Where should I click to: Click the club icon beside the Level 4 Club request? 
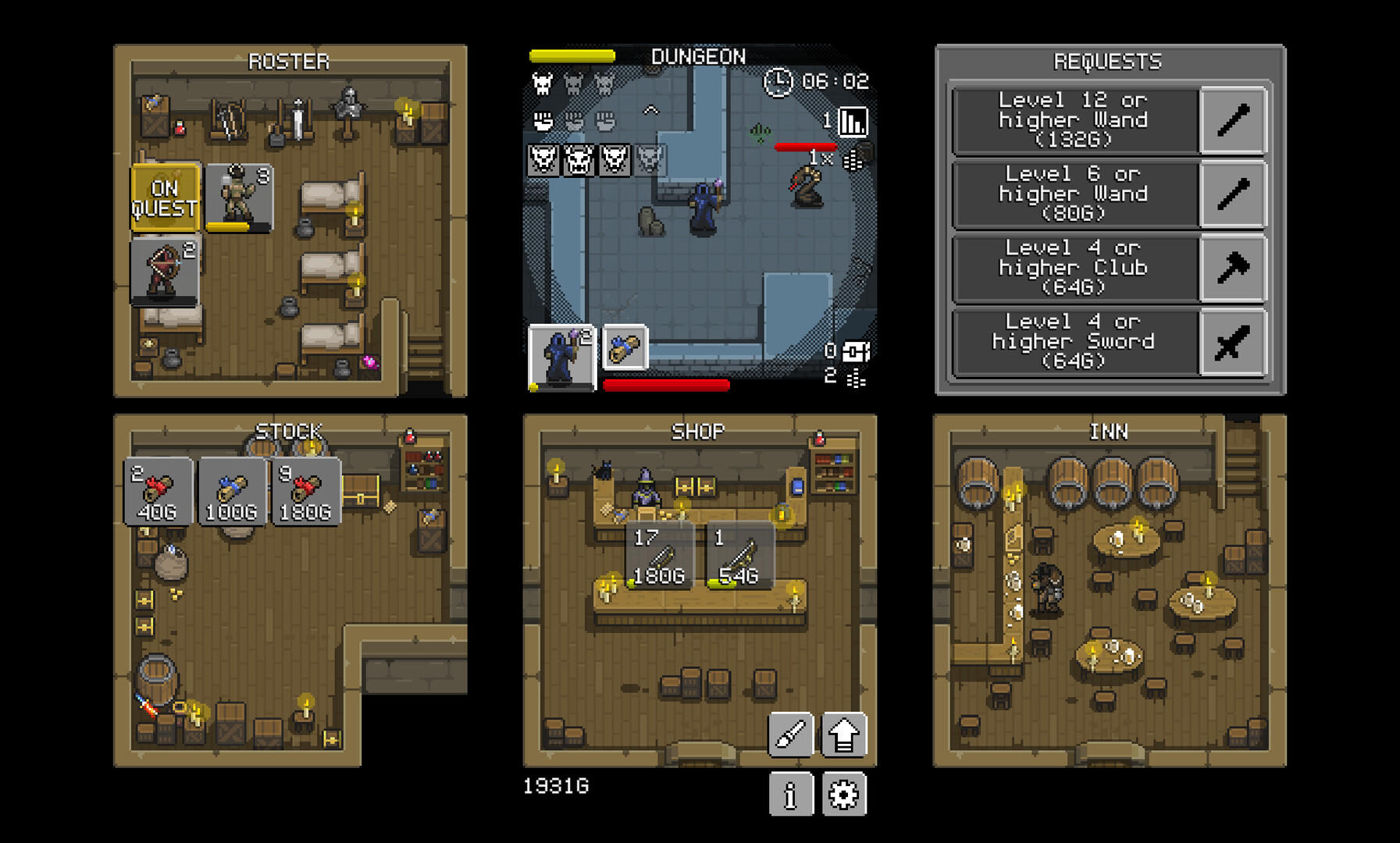coord(1231,267)
